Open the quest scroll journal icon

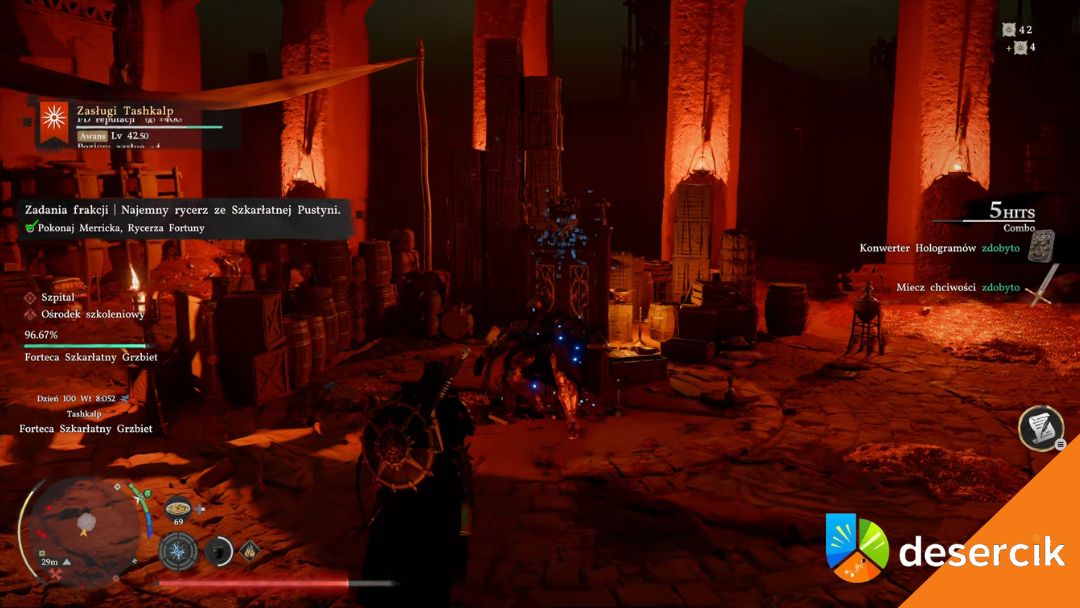pos(1040,427)
